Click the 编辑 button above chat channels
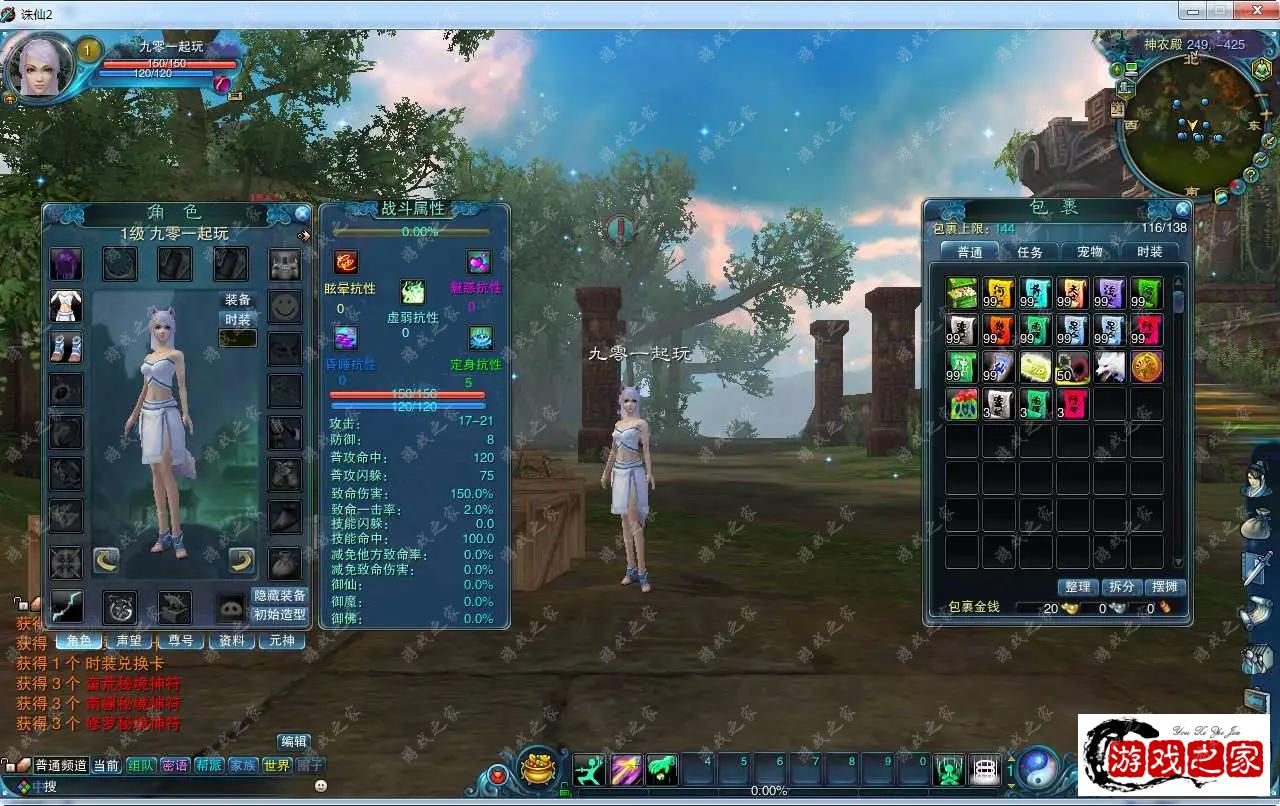1280x806 pixels. click(294, 741)
